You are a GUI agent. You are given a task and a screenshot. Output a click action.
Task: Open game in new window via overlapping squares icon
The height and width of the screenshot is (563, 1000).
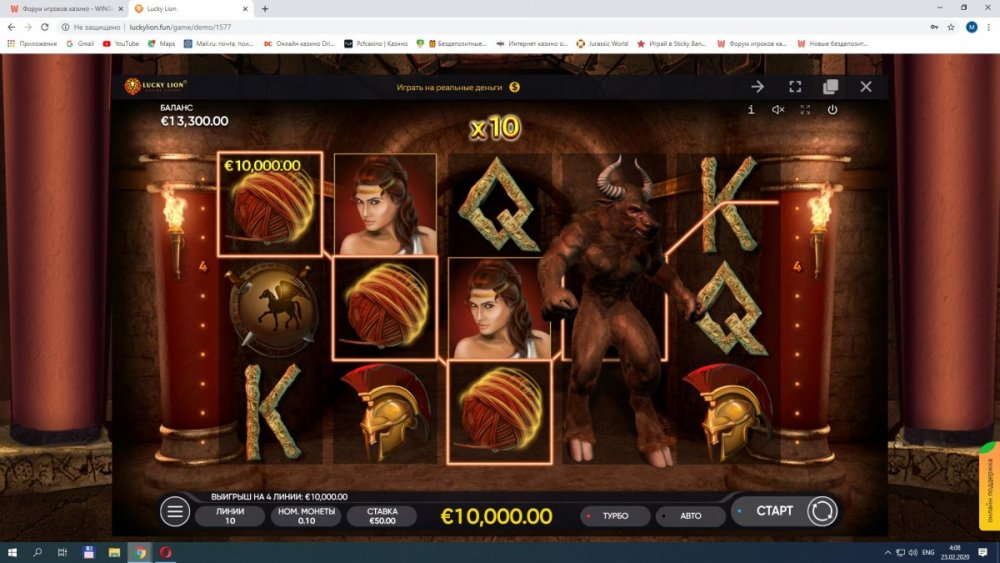(830, 87)
